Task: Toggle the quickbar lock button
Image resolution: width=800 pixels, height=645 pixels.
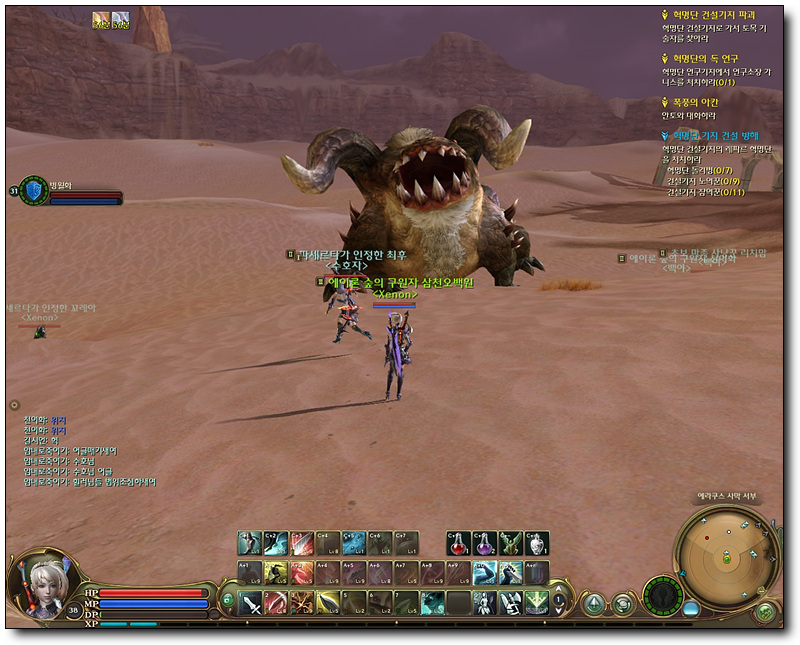Action: (227, 600)
